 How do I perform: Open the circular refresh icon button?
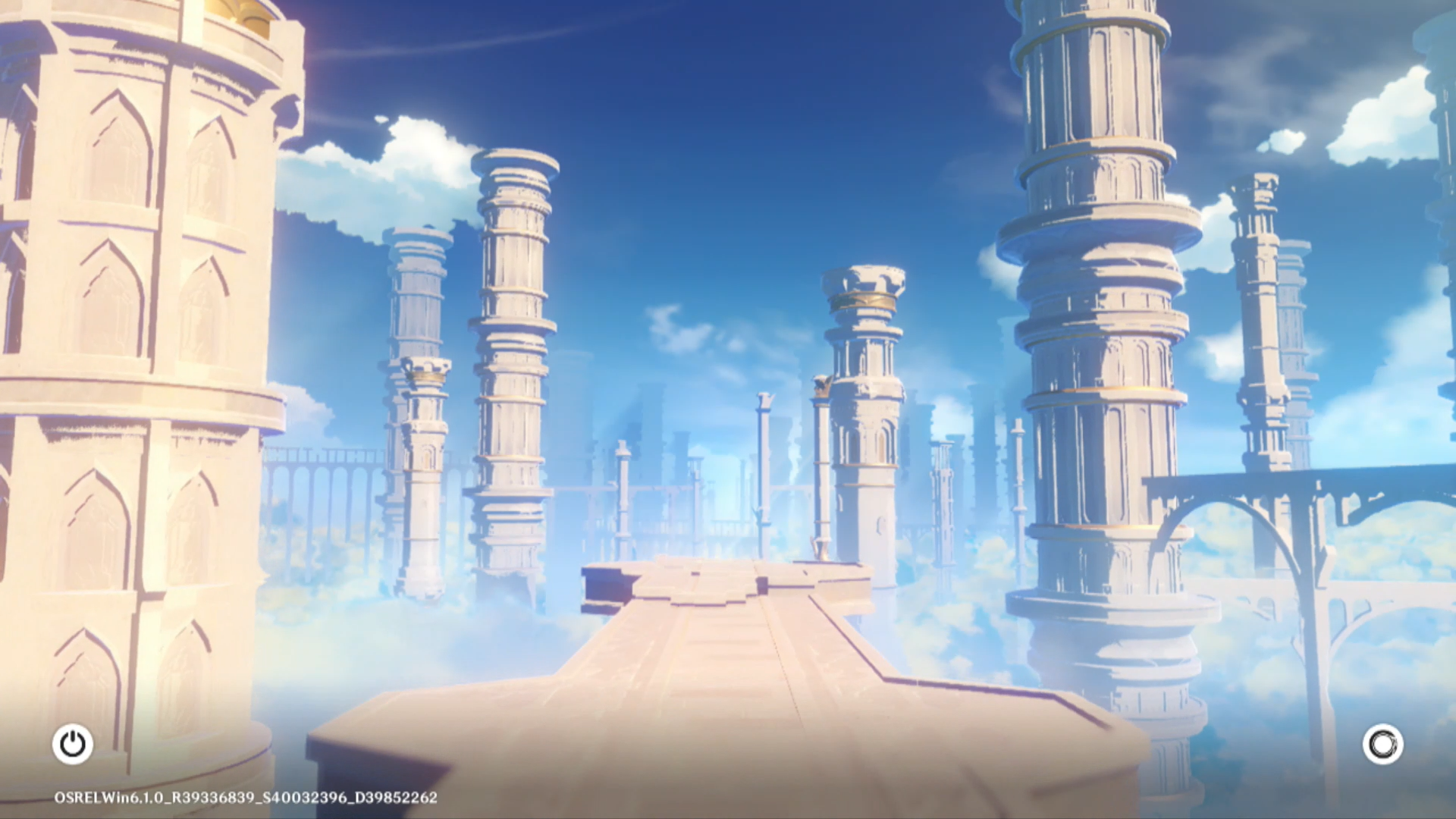tap(1382, 744)
